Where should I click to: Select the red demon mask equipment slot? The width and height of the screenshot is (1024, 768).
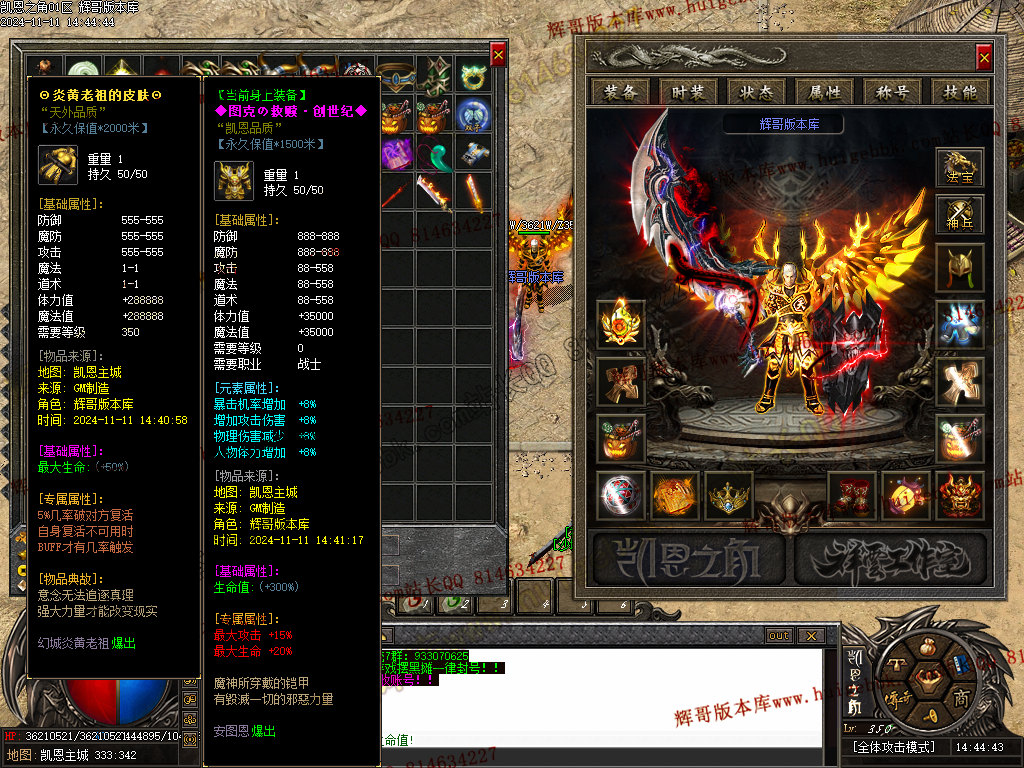[960, 496]
